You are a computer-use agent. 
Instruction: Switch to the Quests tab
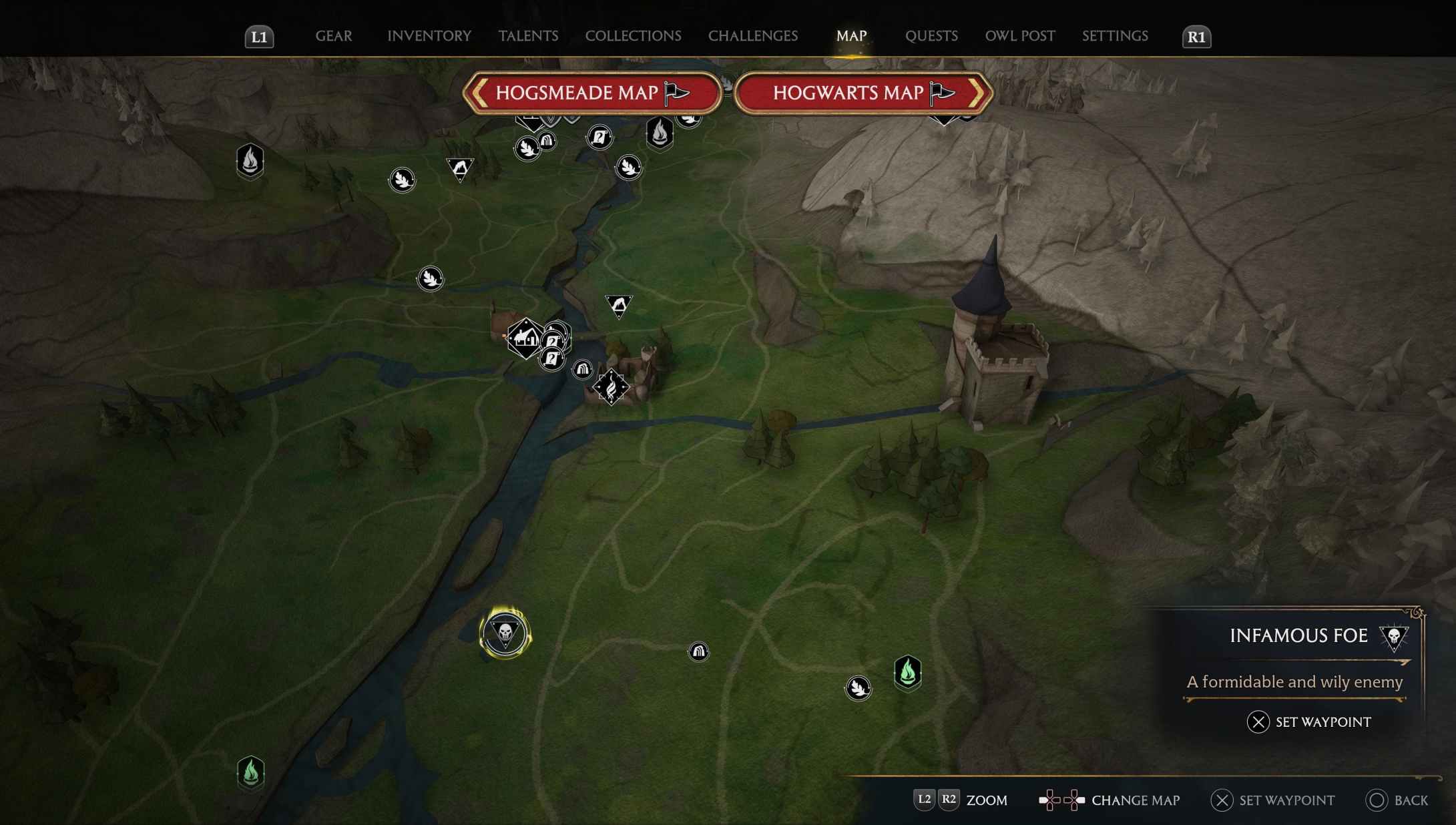pyautogui.click(x=931, y=36)
